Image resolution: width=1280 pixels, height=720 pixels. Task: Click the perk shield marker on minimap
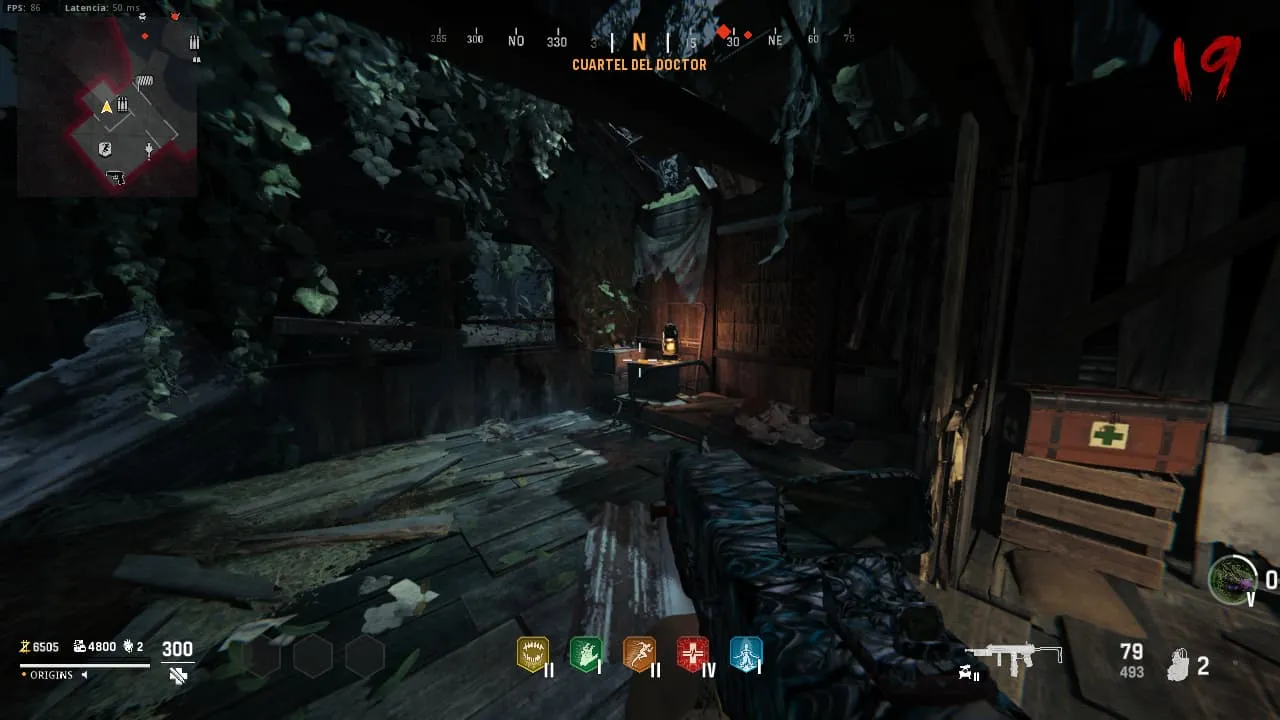pos(105,149)
